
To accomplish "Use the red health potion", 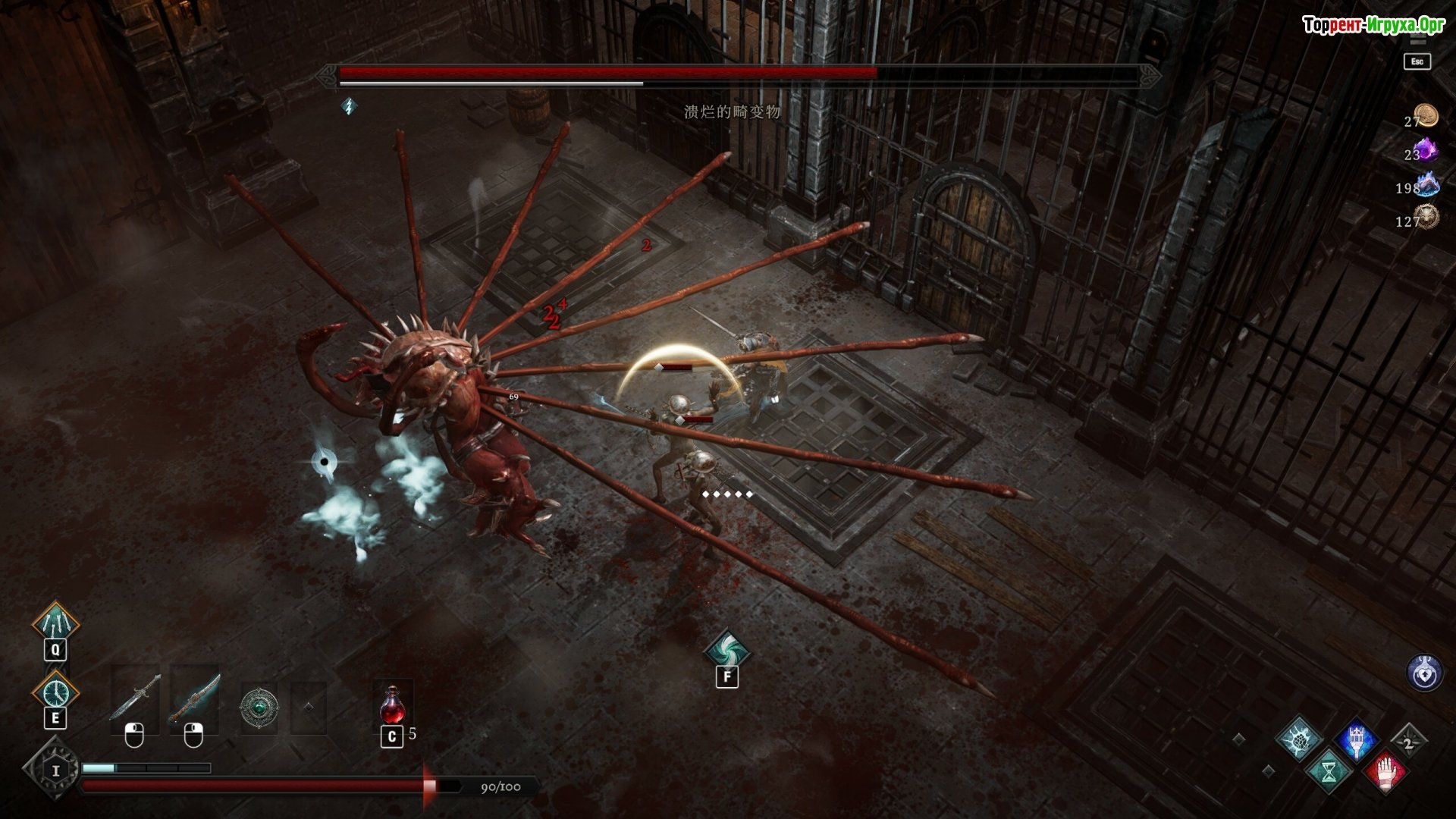I will 392,705.
